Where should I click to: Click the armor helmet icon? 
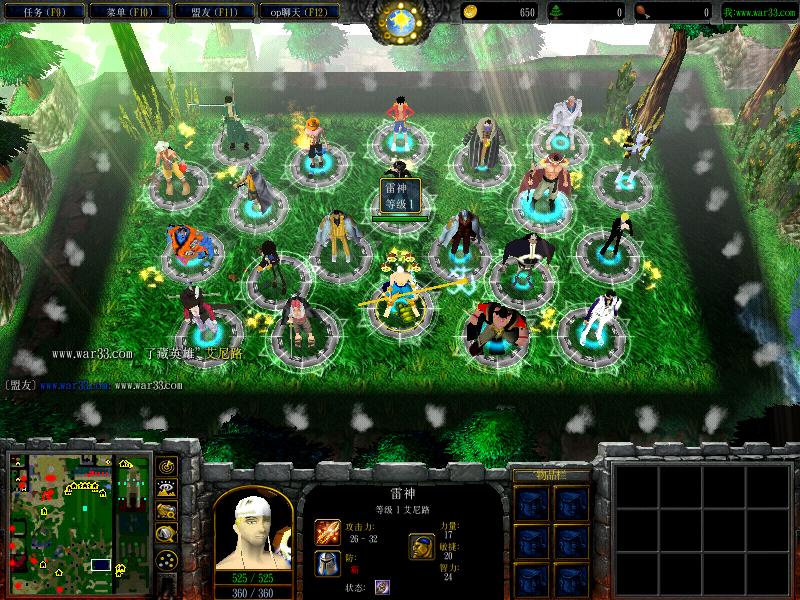(326, 562)
